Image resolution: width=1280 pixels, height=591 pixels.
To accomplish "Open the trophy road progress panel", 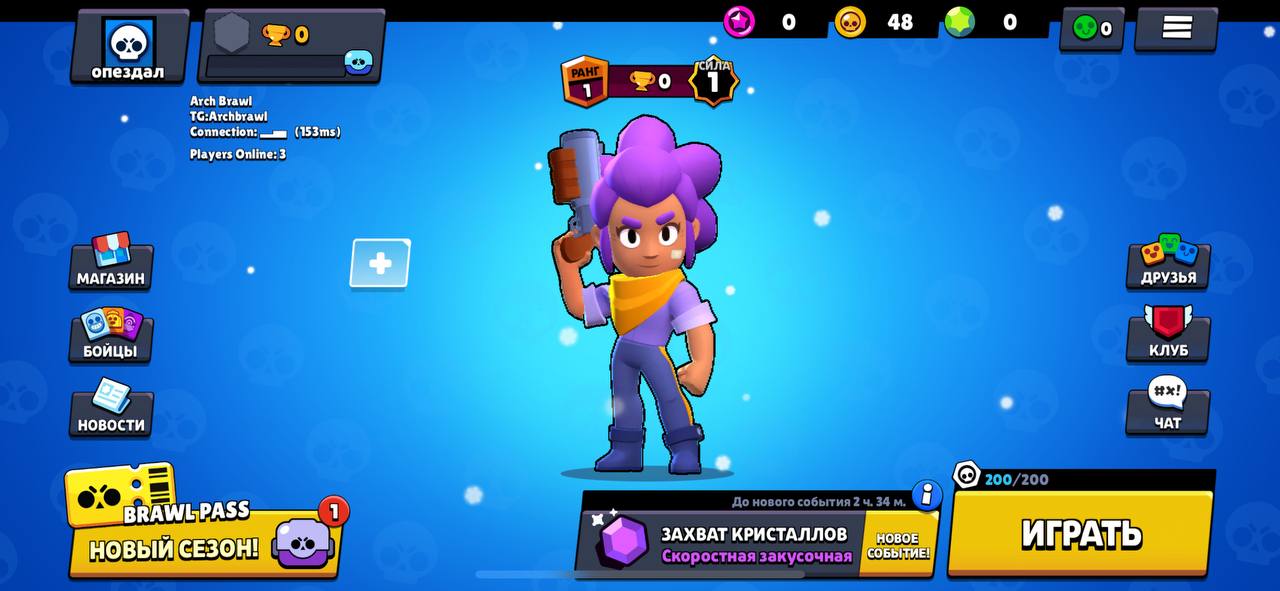I will [292, 48].
